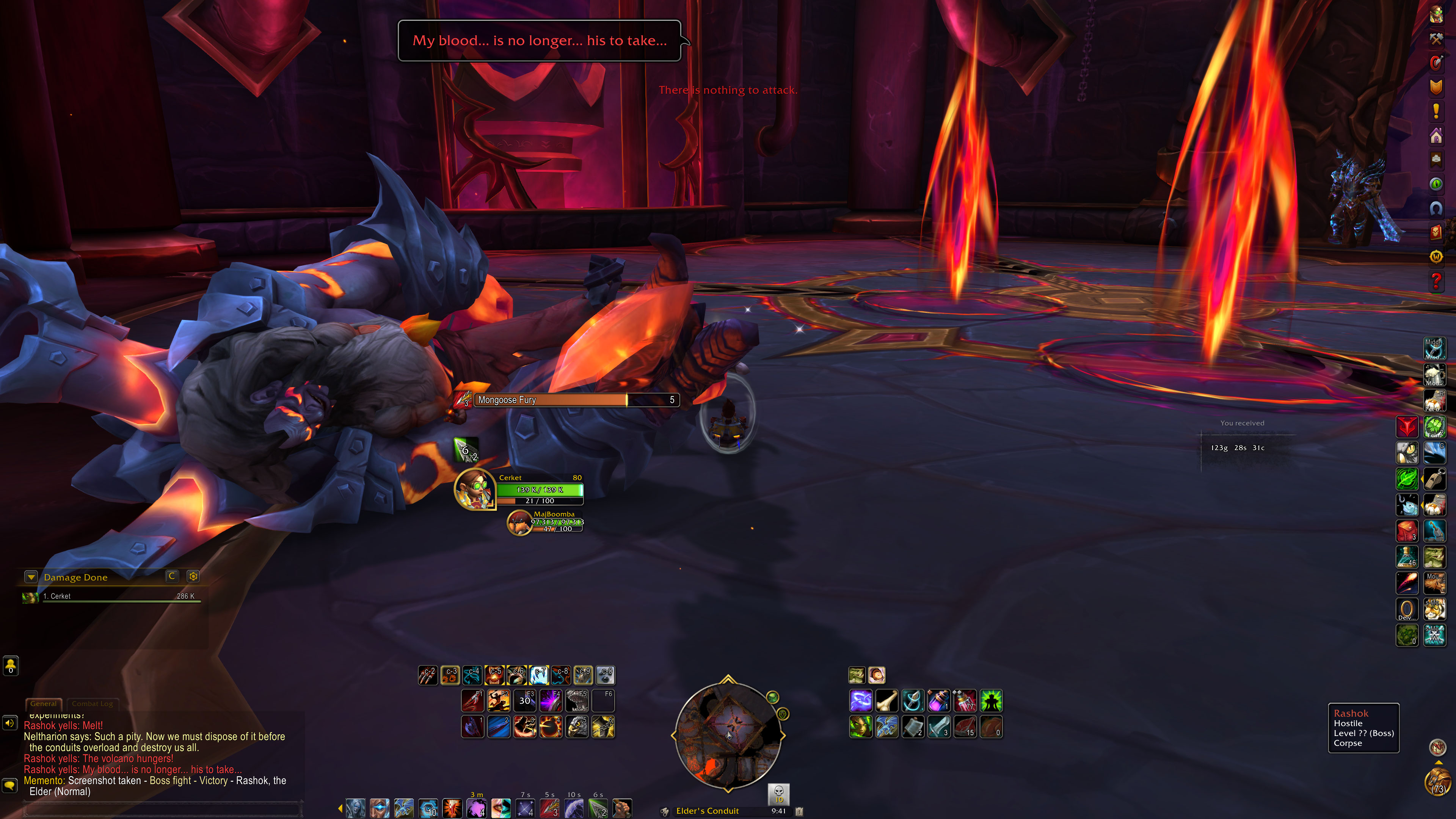Open the Quest Log exclamation mark button
The image size is (1456, 819).
1436,111
